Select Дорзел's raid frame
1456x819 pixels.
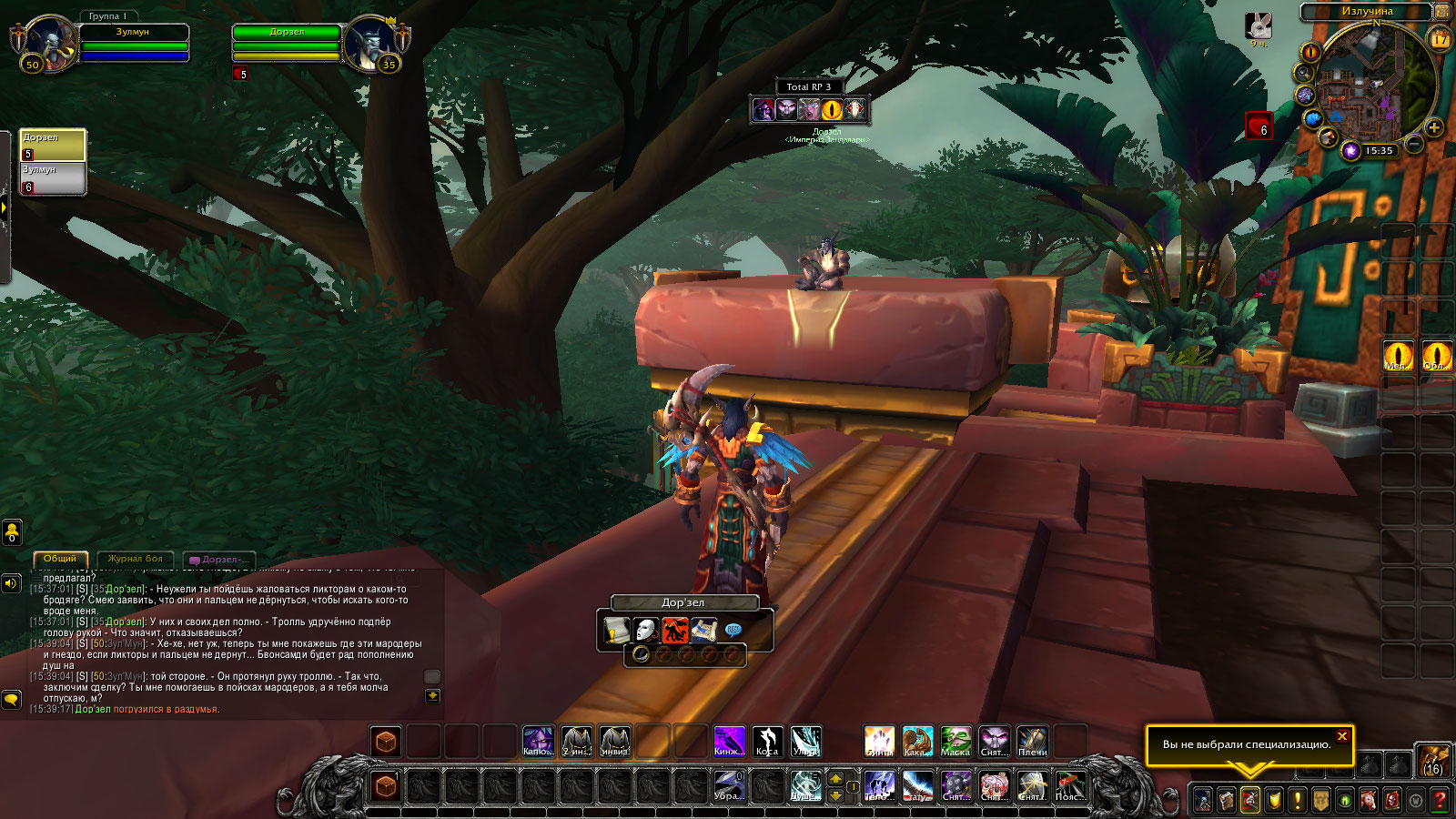click(53, 145)
